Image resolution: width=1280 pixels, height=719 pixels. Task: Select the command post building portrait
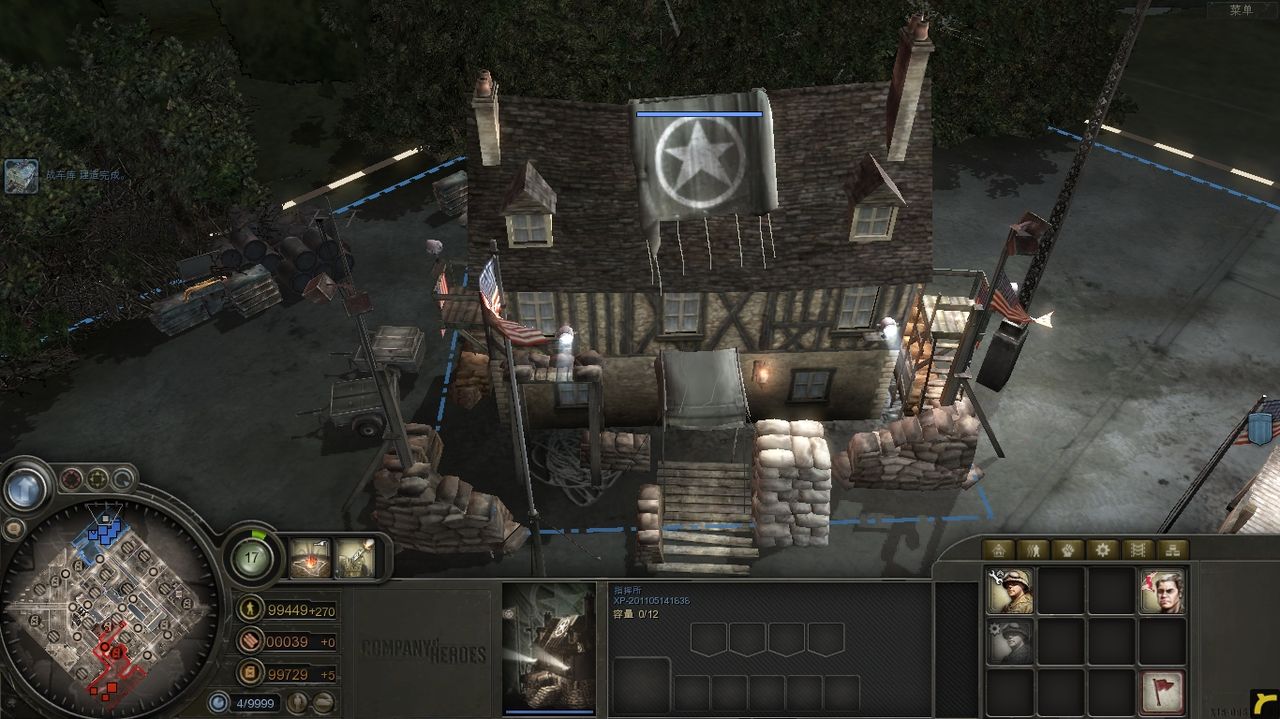(548, 648)
